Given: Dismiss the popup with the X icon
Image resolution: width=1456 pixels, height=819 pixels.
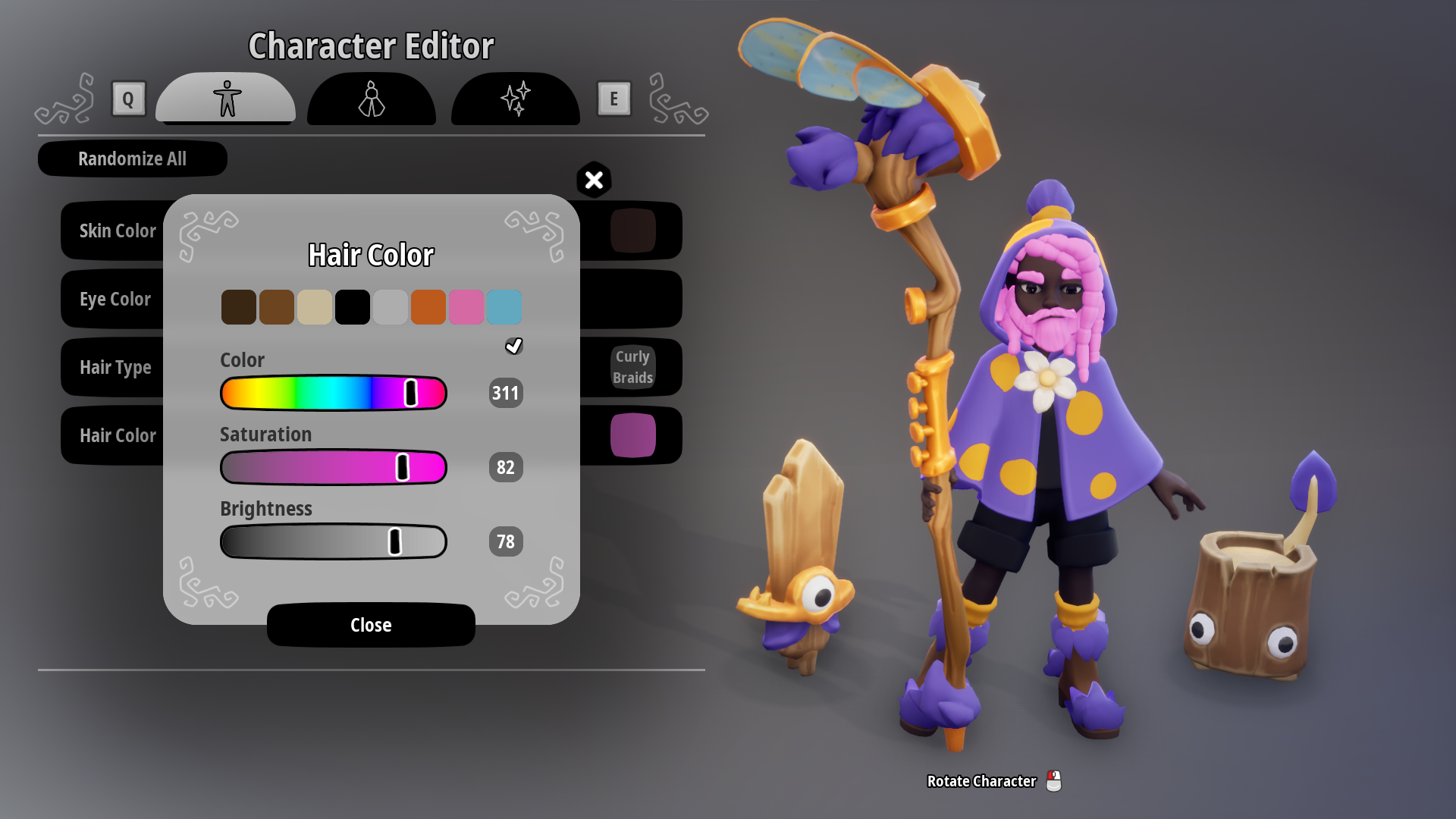Looking at the screenshot, I should [594, 180].
